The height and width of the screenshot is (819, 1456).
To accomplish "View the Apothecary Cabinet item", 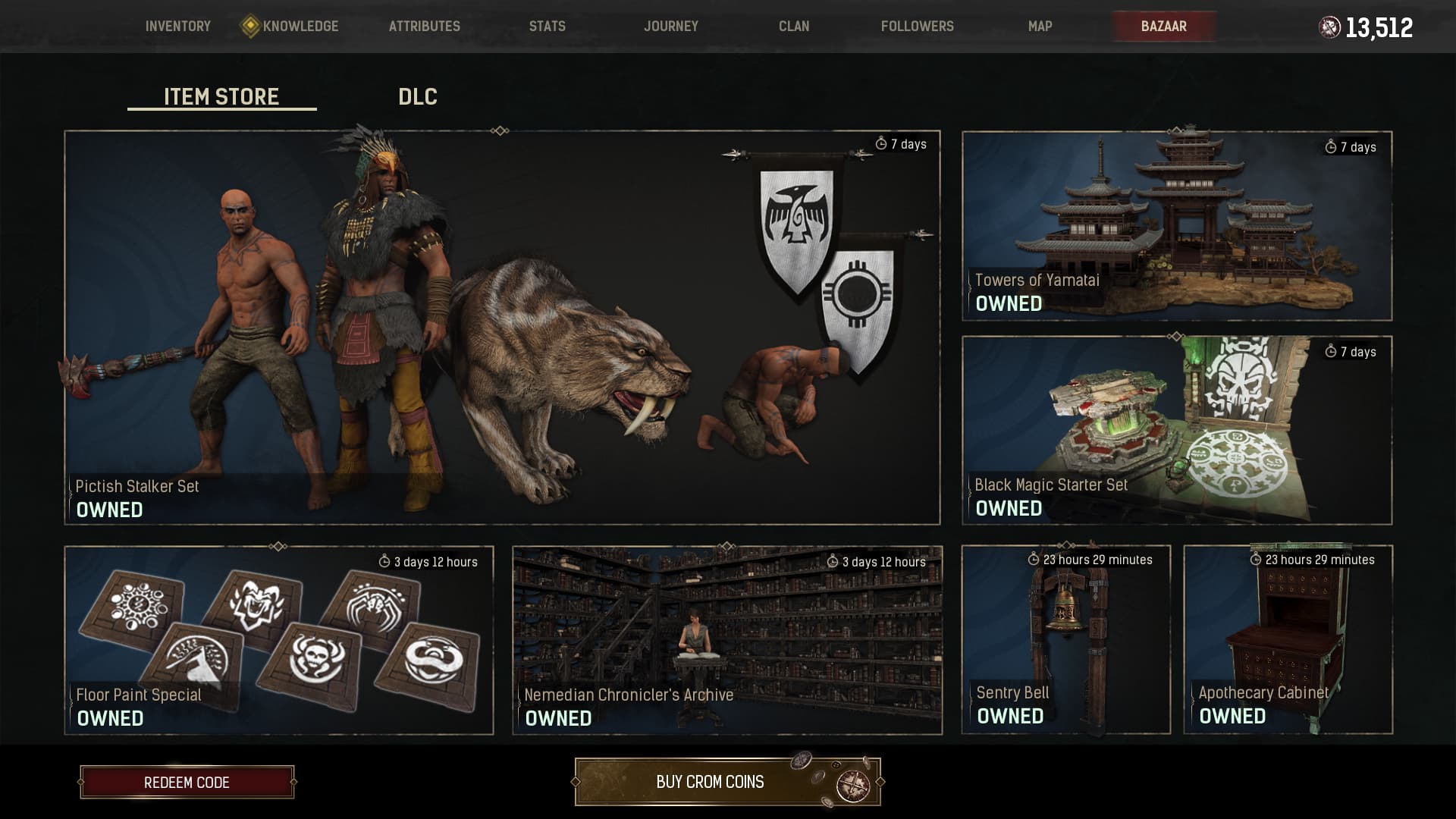I will [x=1288, y=639].
